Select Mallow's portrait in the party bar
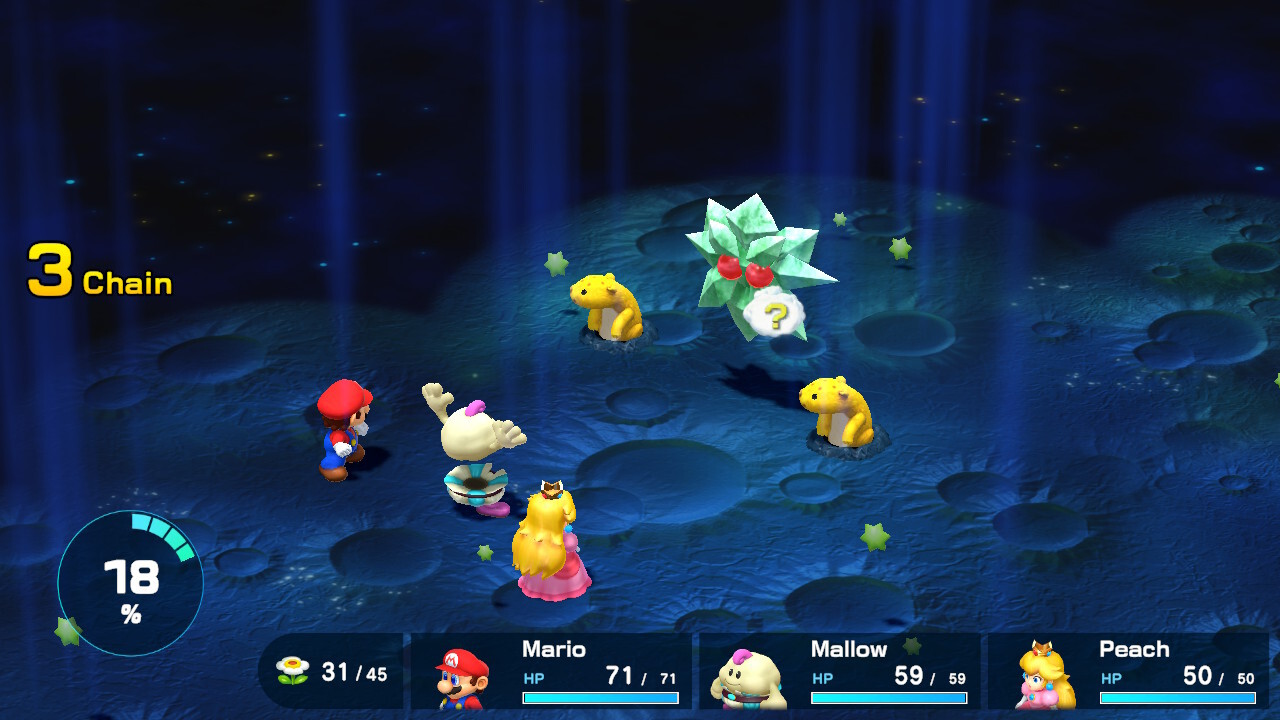The height and width of the screenshot is (720, 1280). coord(749,678)
